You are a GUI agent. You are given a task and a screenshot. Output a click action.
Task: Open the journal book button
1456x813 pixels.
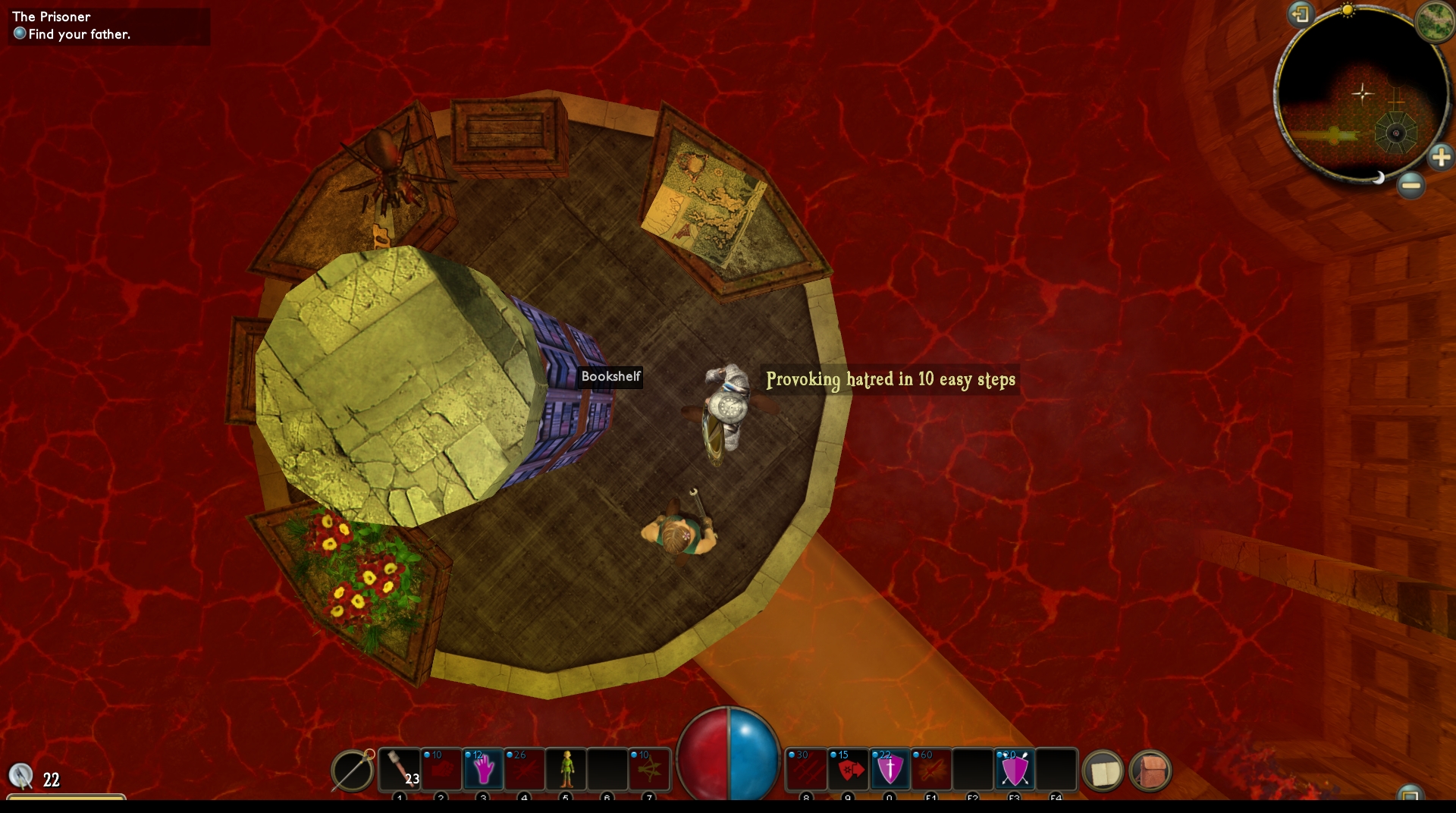click(x=1103, y=772)
